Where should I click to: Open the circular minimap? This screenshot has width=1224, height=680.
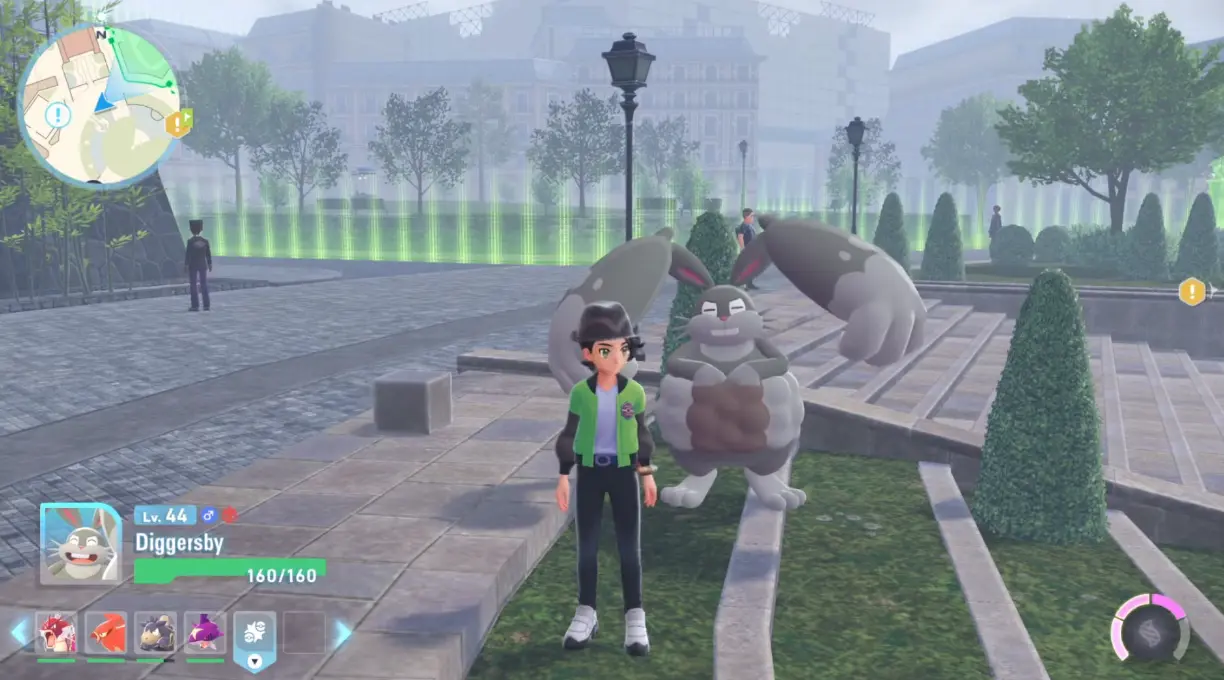[x=99, y=105]
